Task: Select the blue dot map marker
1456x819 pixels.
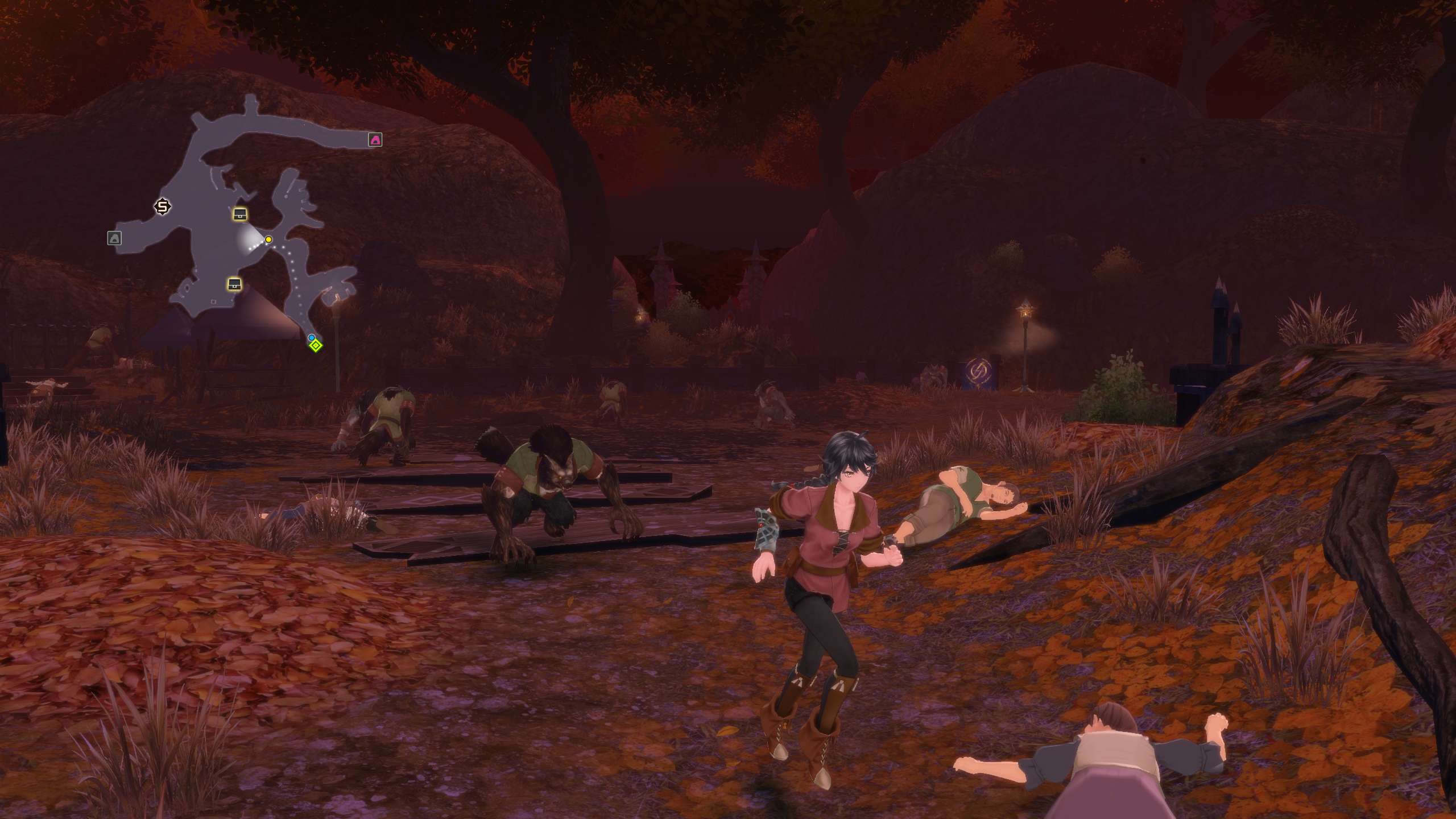Action: pyautogui.click(x=311, y=338)
